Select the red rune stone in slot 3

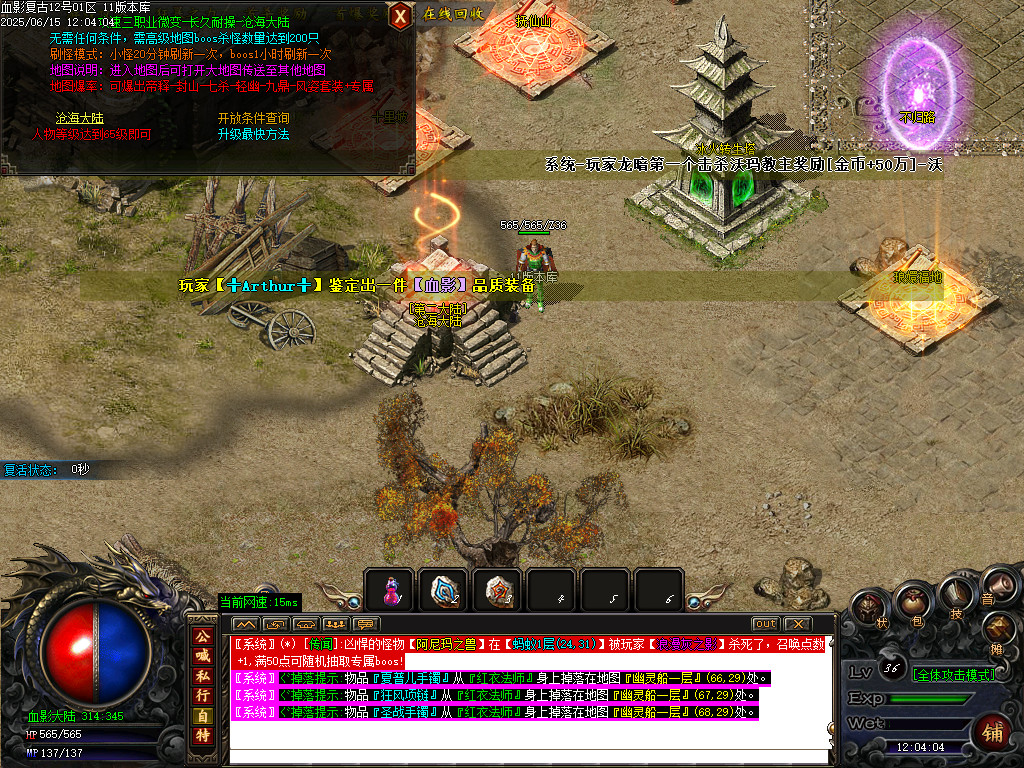click(497, 591)
